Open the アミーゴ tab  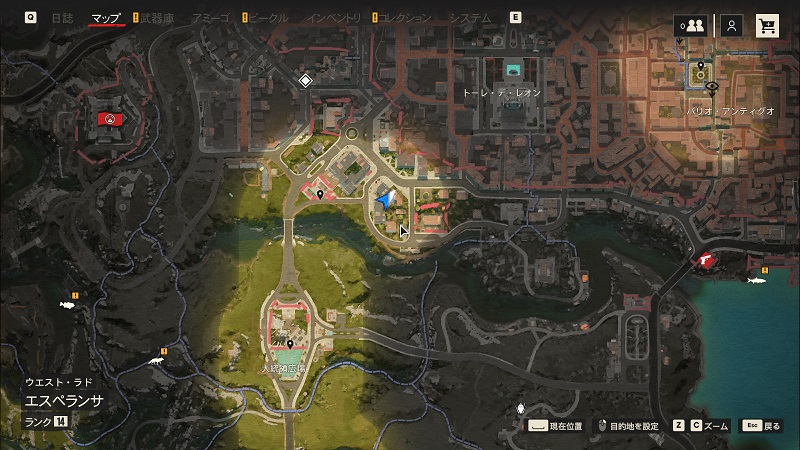(210, 18)
